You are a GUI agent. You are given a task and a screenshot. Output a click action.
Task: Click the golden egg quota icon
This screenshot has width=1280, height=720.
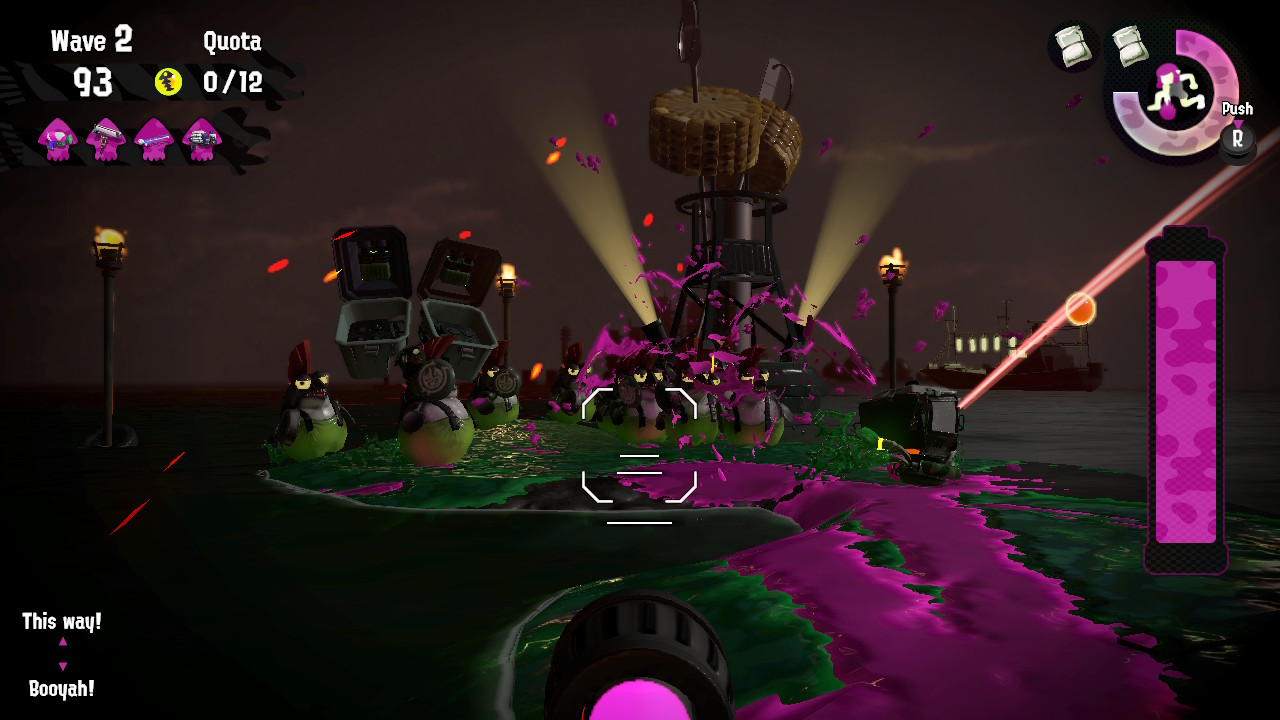pos(169,82)
